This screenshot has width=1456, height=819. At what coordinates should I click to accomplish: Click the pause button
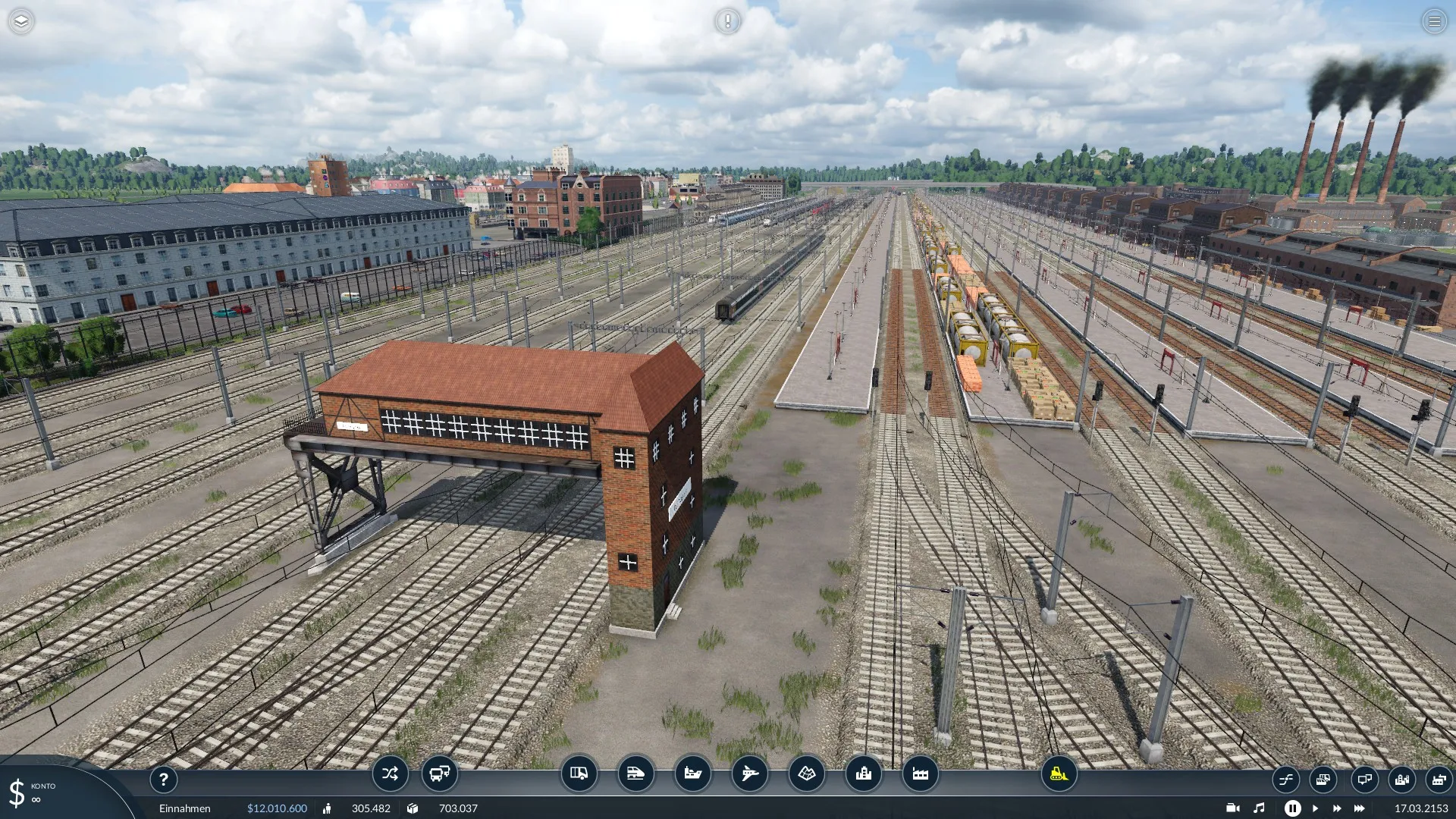(x=1292, y=808)
